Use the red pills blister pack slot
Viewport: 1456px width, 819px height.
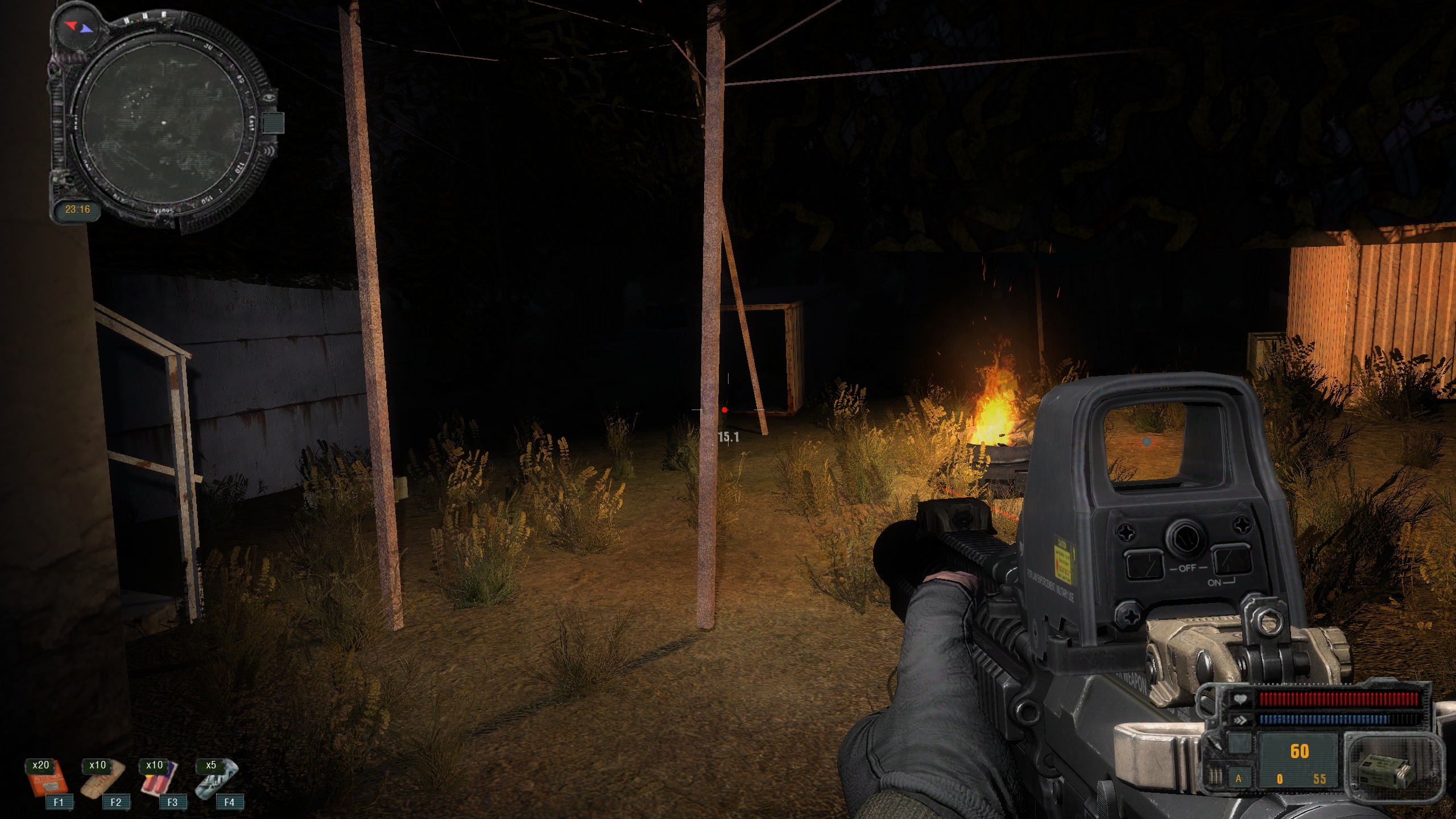[160, 784]
